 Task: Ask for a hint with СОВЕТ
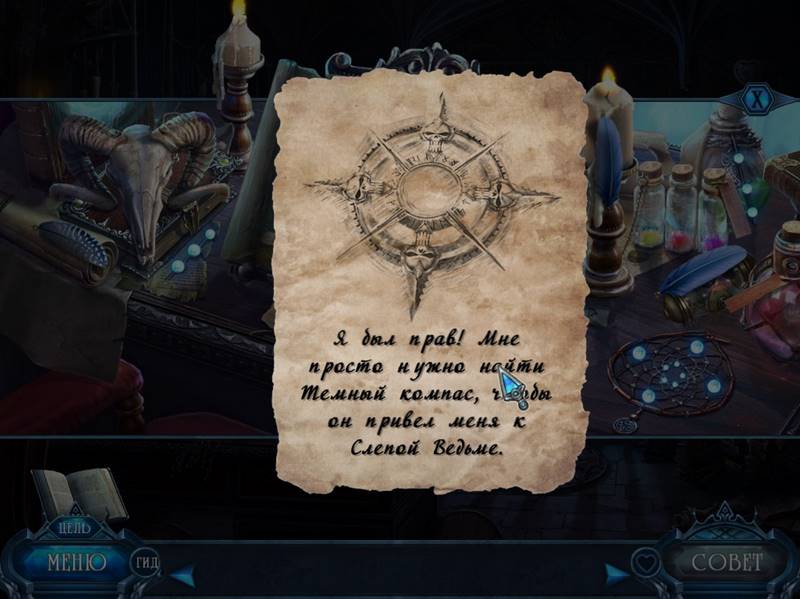click(727, 563)
